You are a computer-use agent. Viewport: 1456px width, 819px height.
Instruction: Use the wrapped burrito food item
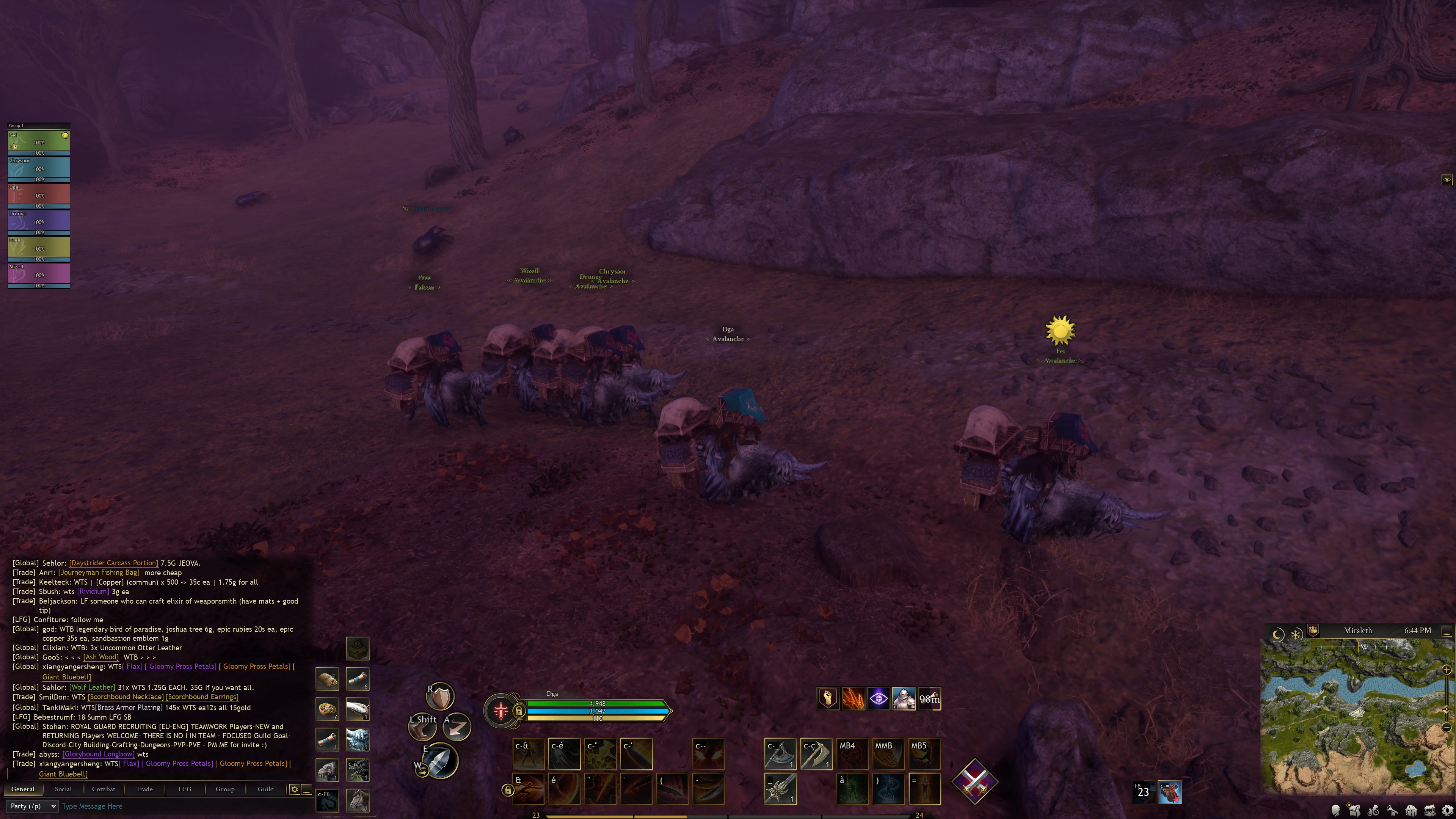point(327,679)
